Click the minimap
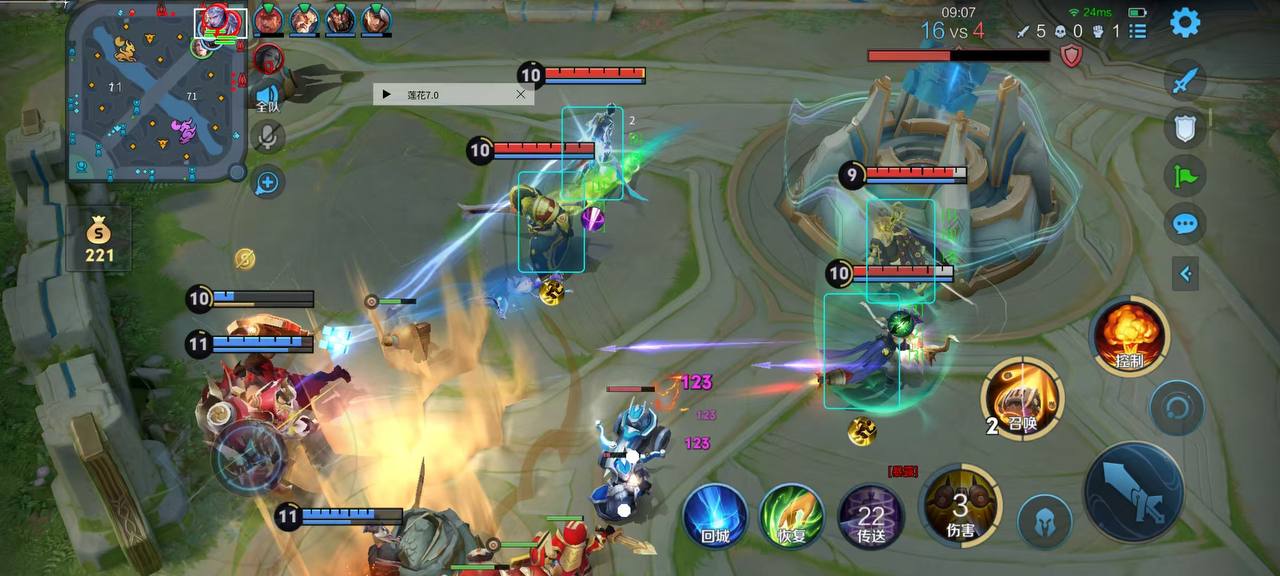The image size is (1280, 576). pos(155,92)
